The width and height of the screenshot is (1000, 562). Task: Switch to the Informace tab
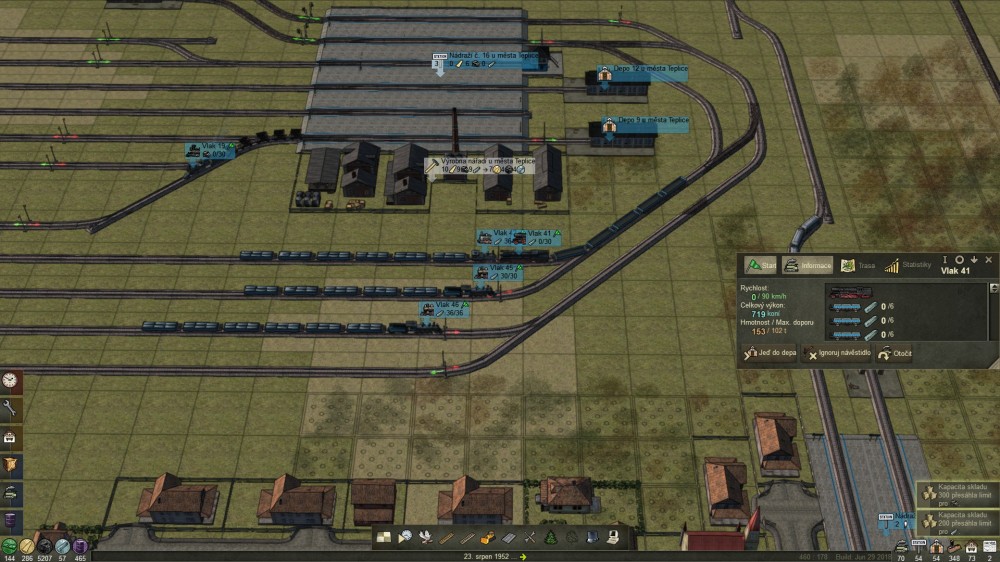(x=809, y=265)
